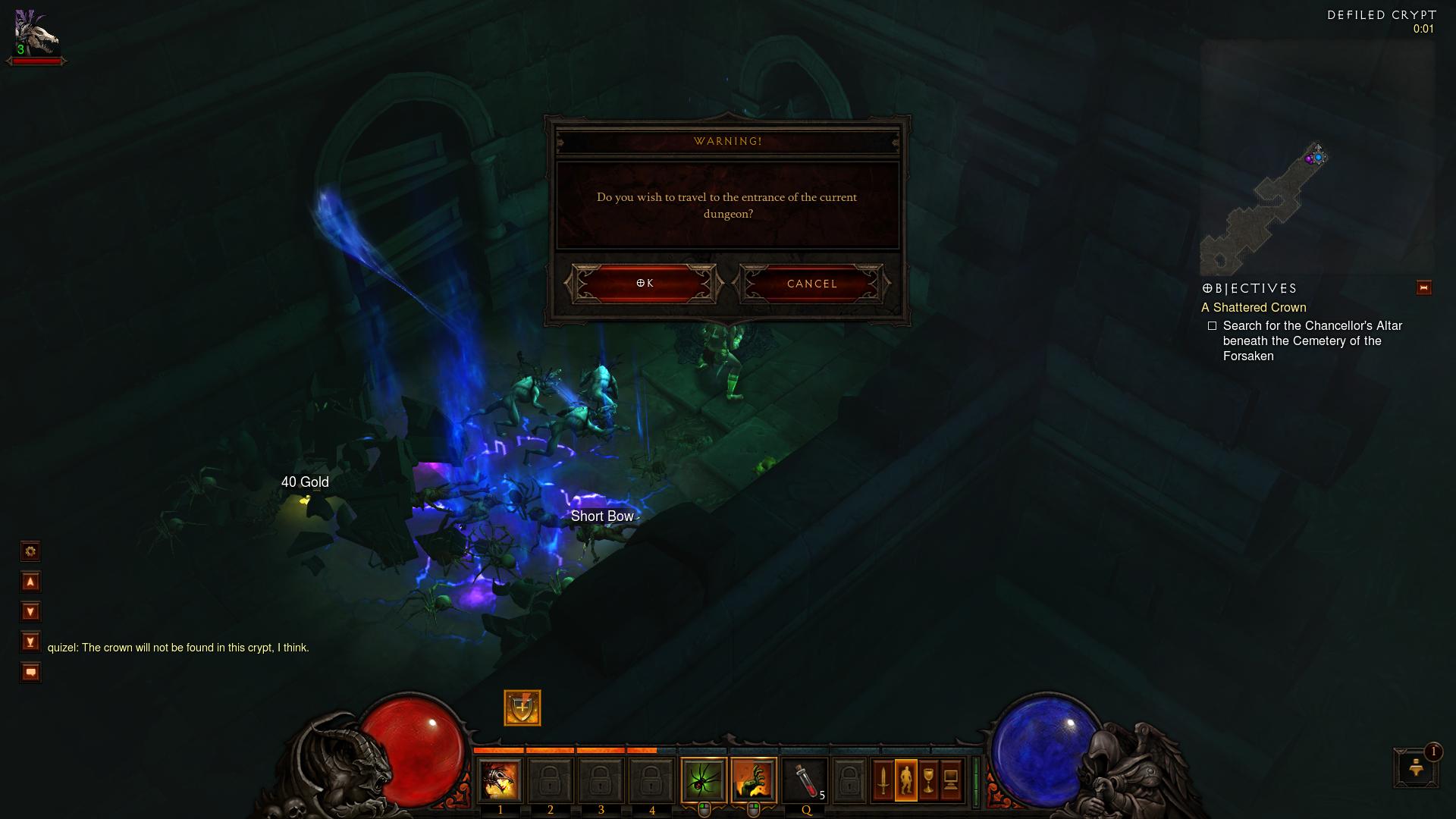The image size is (1456, 819).
Task: Open the inventory character silhouette icon
Action: click(x=905, y=780)
